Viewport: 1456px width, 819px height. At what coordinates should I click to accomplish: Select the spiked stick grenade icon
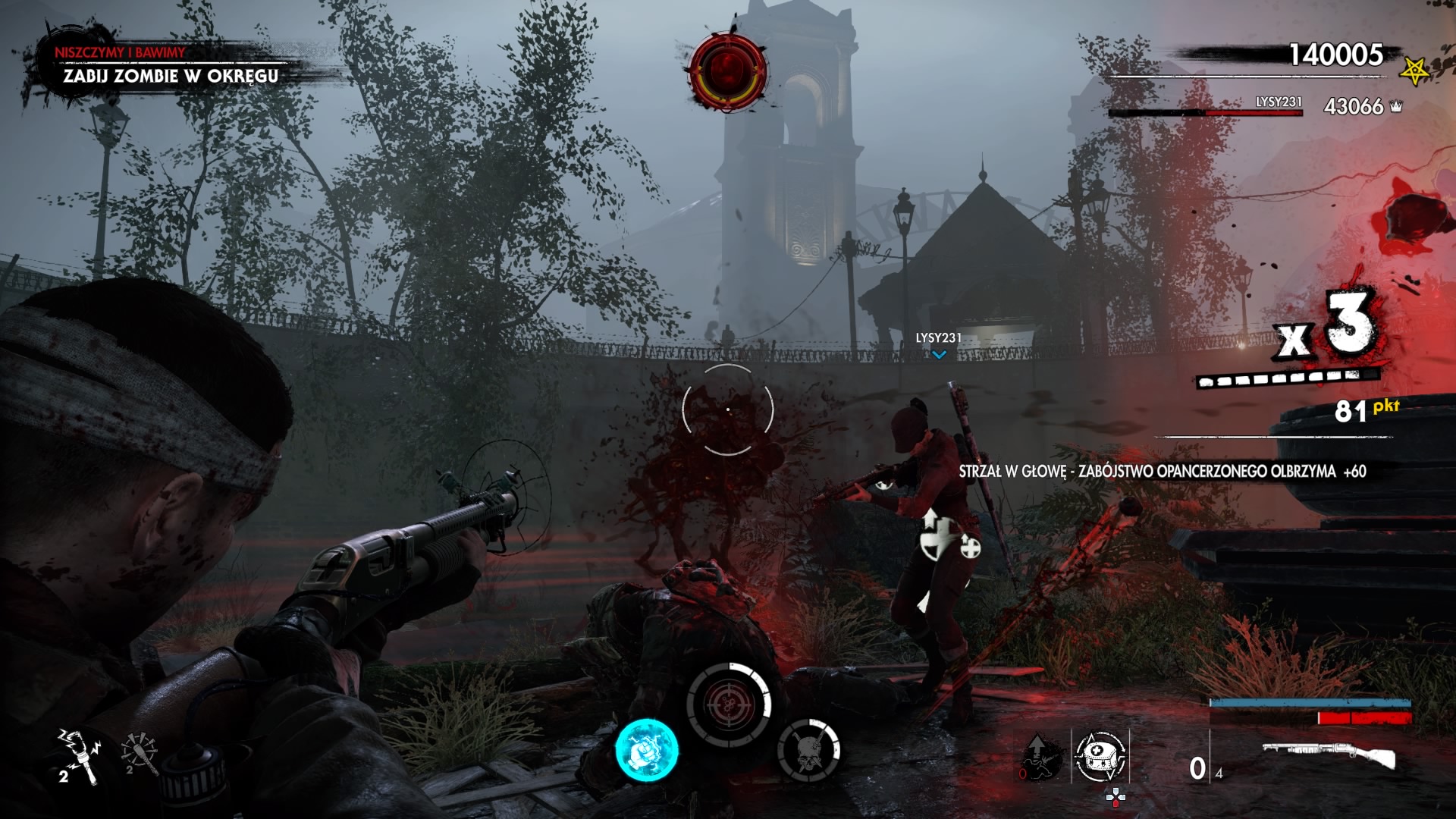click(139, 753)
